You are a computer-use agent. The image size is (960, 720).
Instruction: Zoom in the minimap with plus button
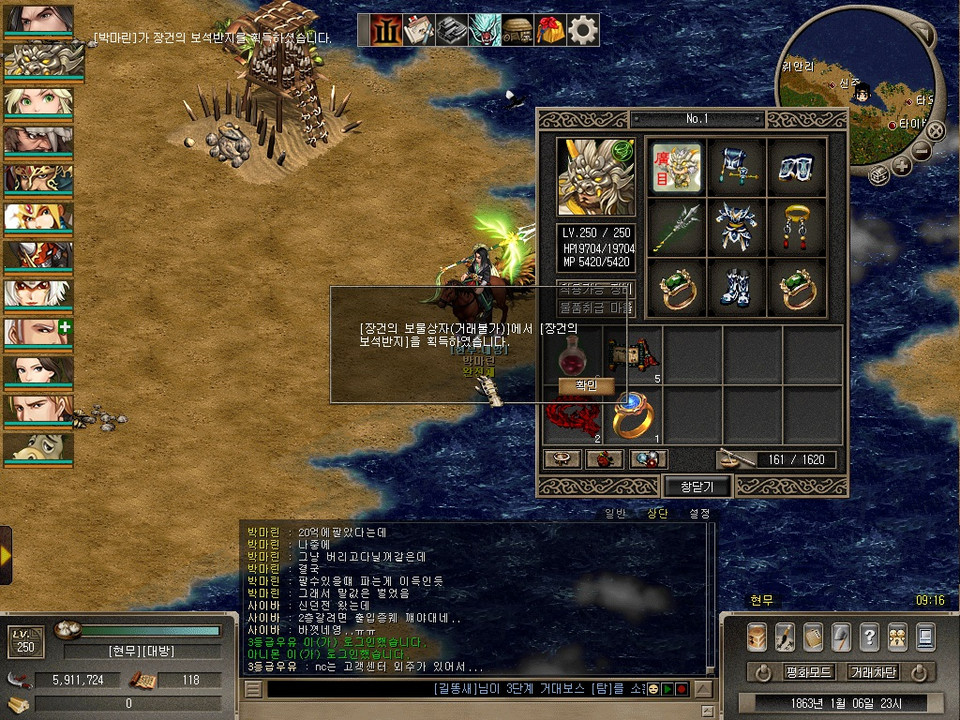click(x=902, y=166)
